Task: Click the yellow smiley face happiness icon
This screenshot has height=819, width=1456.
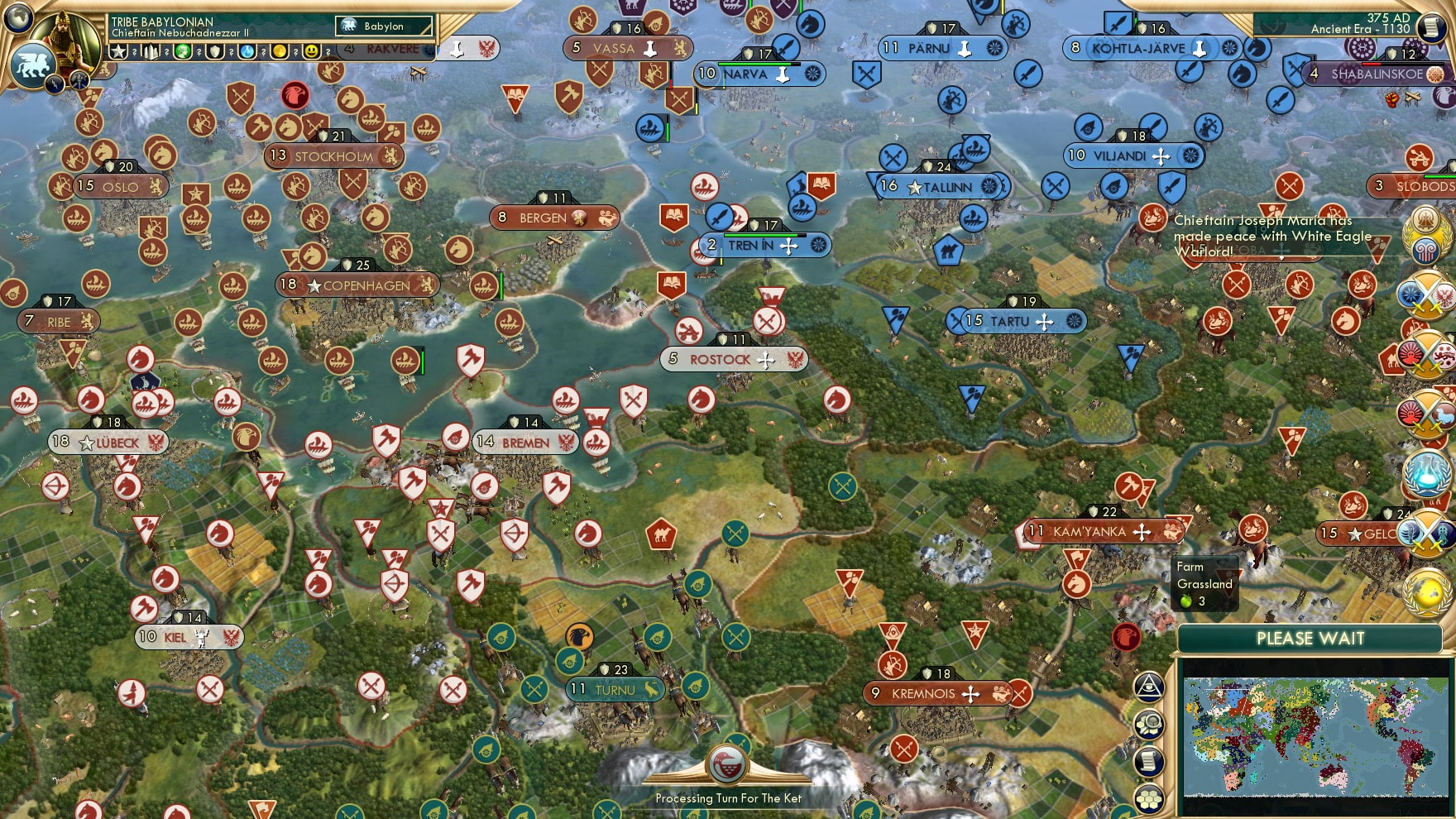Action: pyautogui.click(x=311, y=51)
